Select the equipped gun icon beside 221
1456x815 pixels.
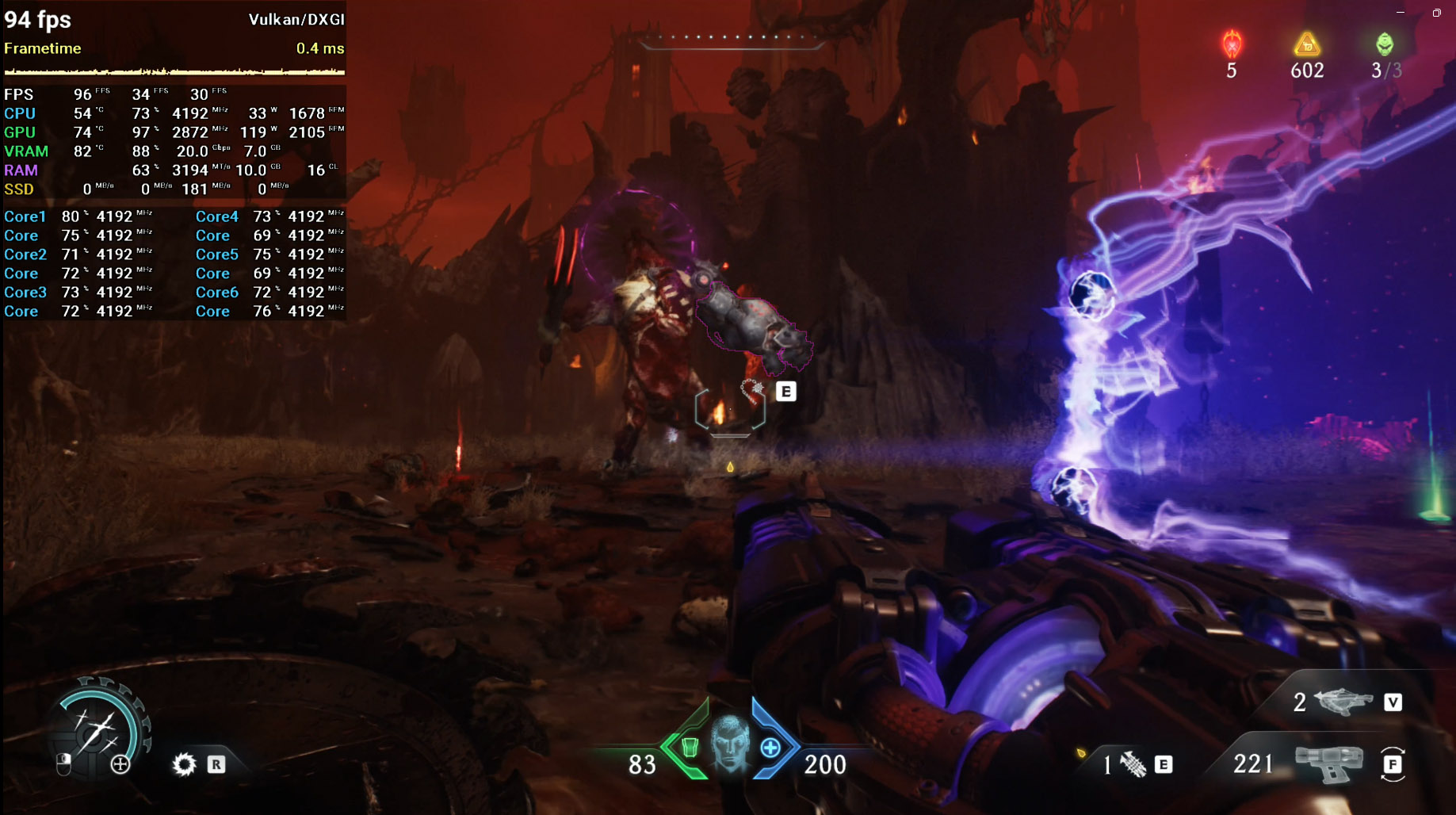(x=1328, y=763)
